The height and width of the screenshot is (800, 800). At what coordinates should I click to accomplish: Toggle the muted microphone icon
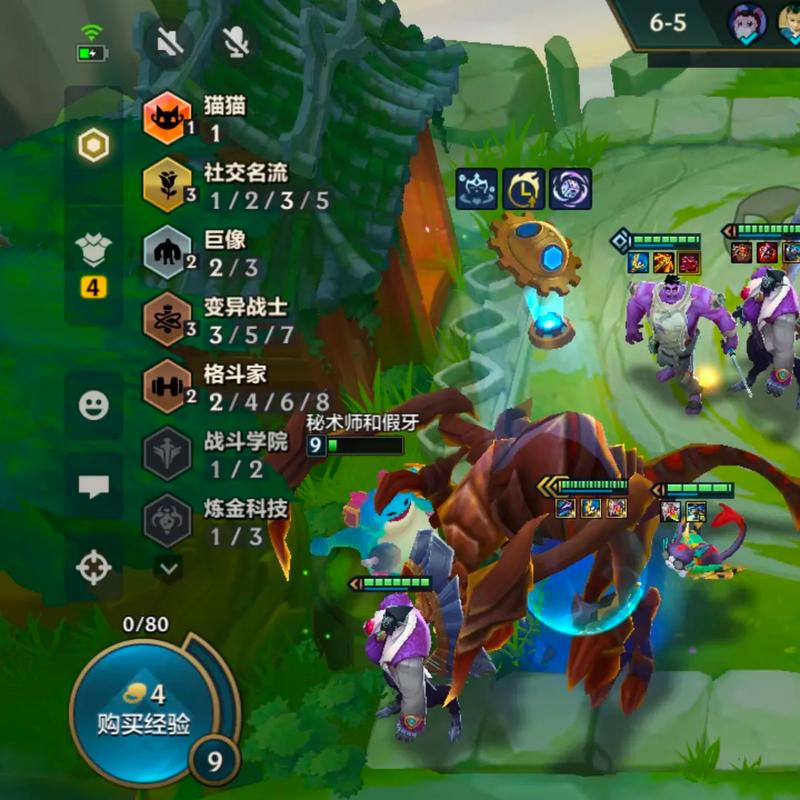tap(236, 41)
